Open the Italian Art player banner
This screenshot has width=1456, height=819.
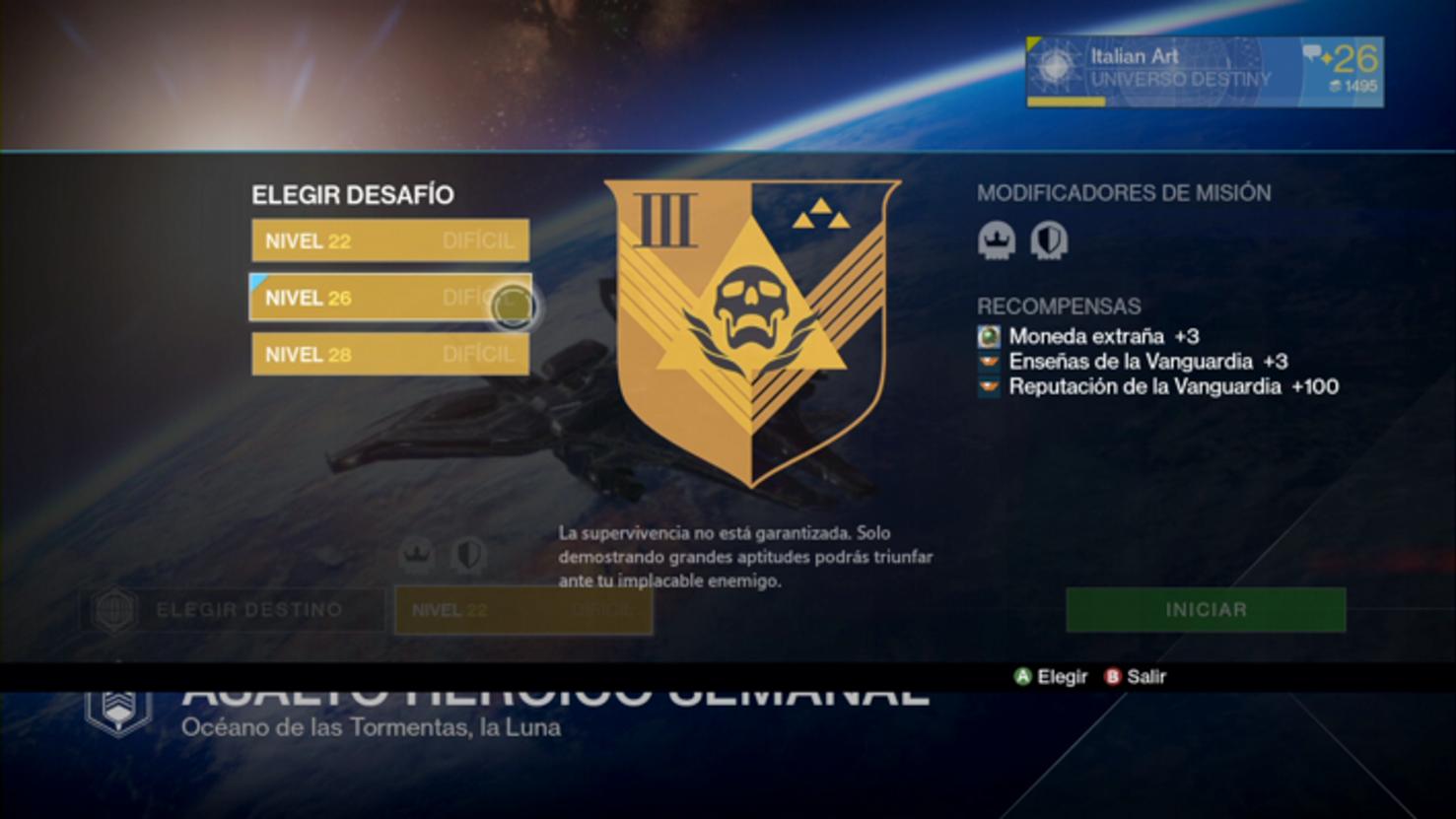point(1204,72)
